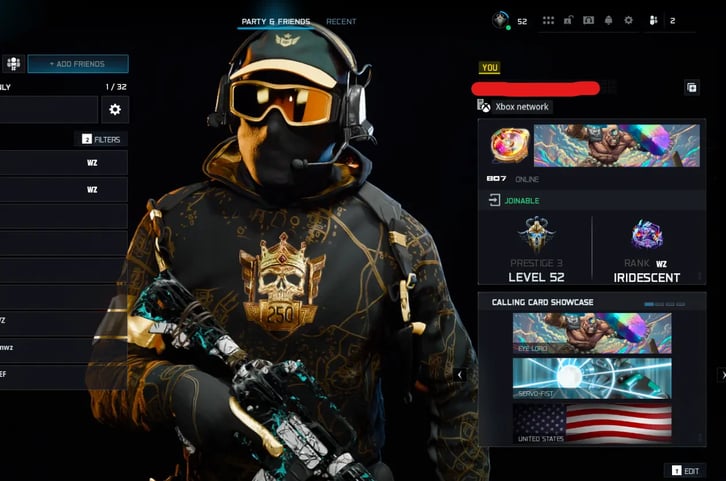726x481 pixels.
Task: Open the Recent players tab
Action: [340, 21]
